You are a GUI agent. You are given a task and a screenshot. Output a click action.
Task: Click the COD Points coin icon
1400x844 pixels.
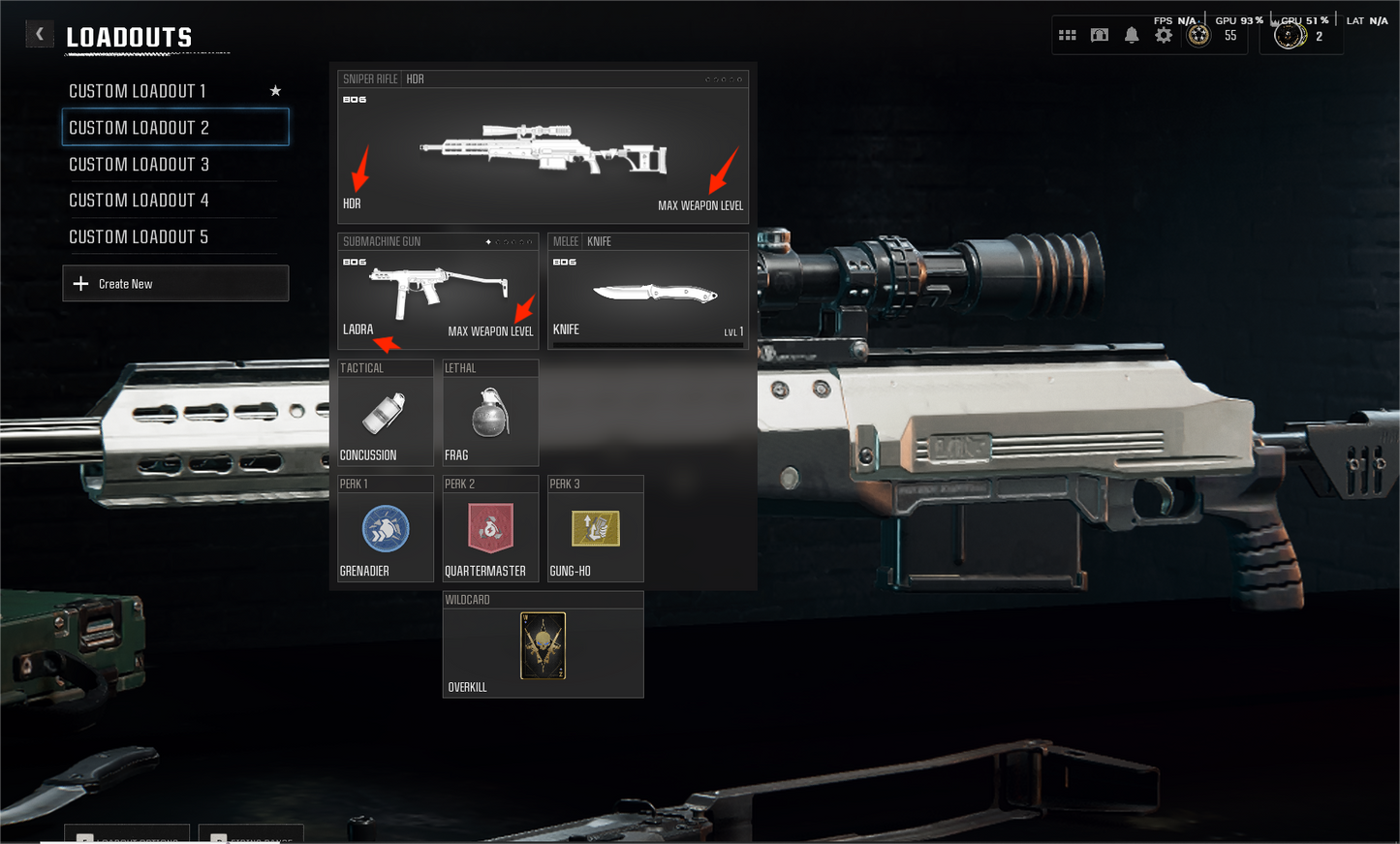click(1290, 35)
